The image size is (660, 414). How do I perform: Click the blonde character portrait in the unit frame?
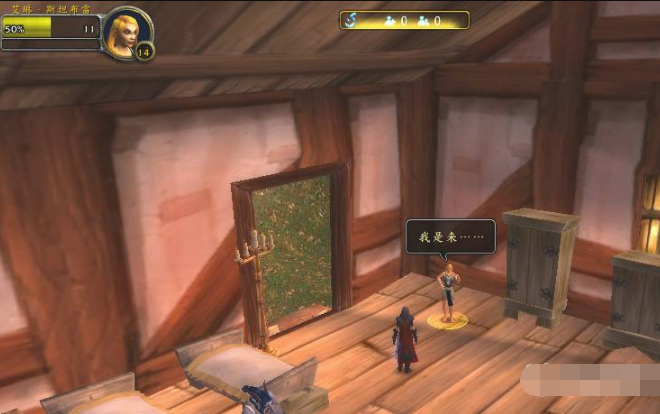pos(127,31)
